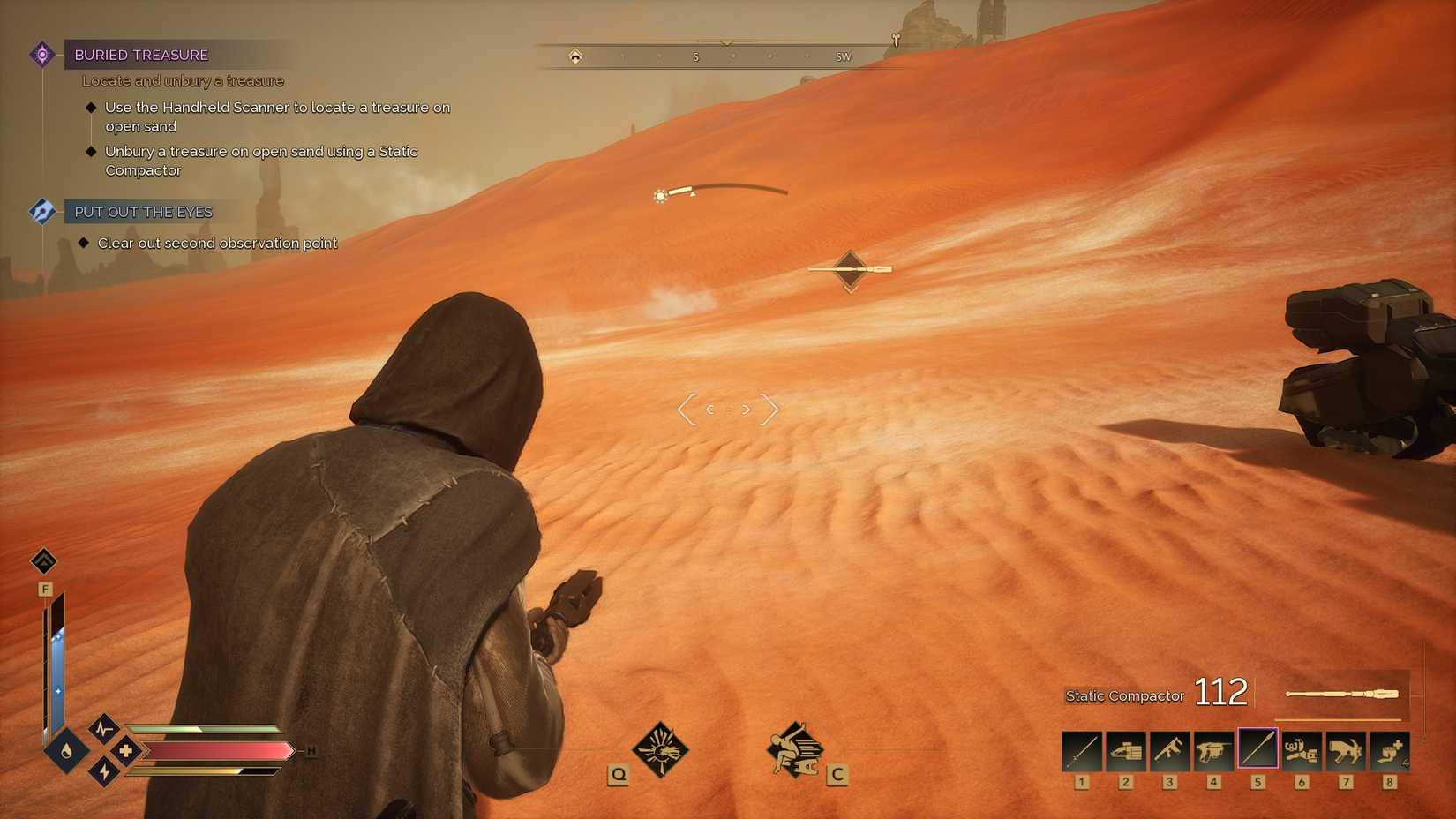This screenshot has height=819, width=1456.
Task: Expand the heading chevron marker on the compass
Action: [726, 41]
